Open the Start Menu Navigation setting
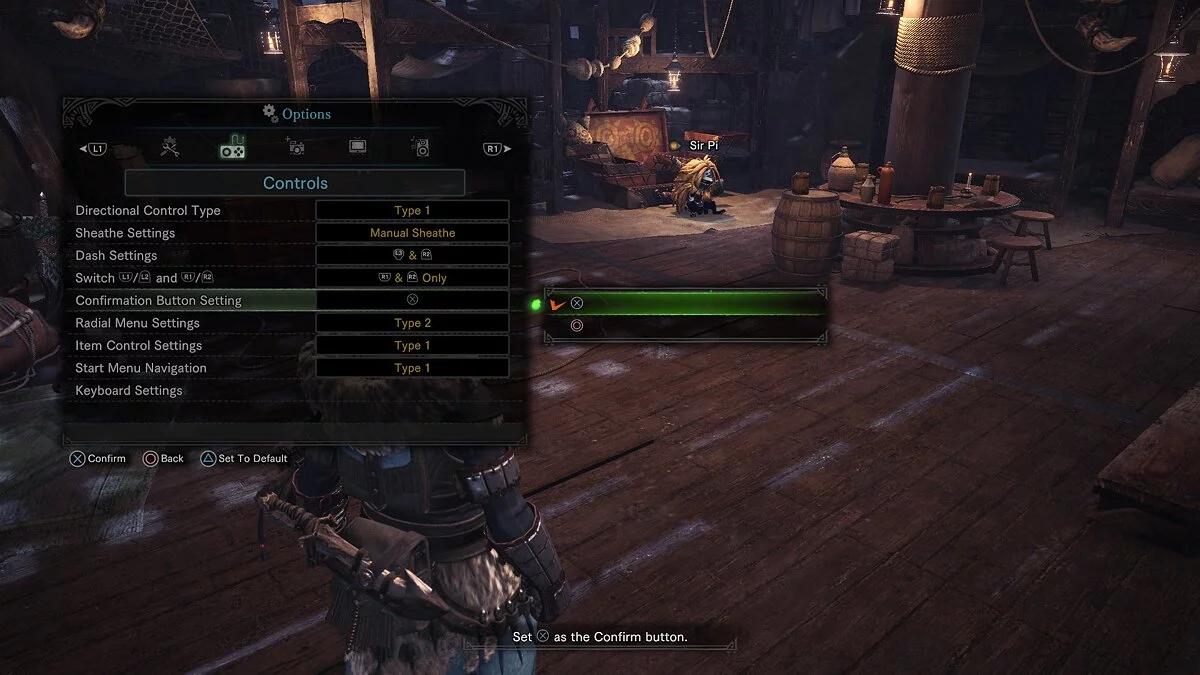The width and height of the screenshot is (1200, 675). [141, 368]
